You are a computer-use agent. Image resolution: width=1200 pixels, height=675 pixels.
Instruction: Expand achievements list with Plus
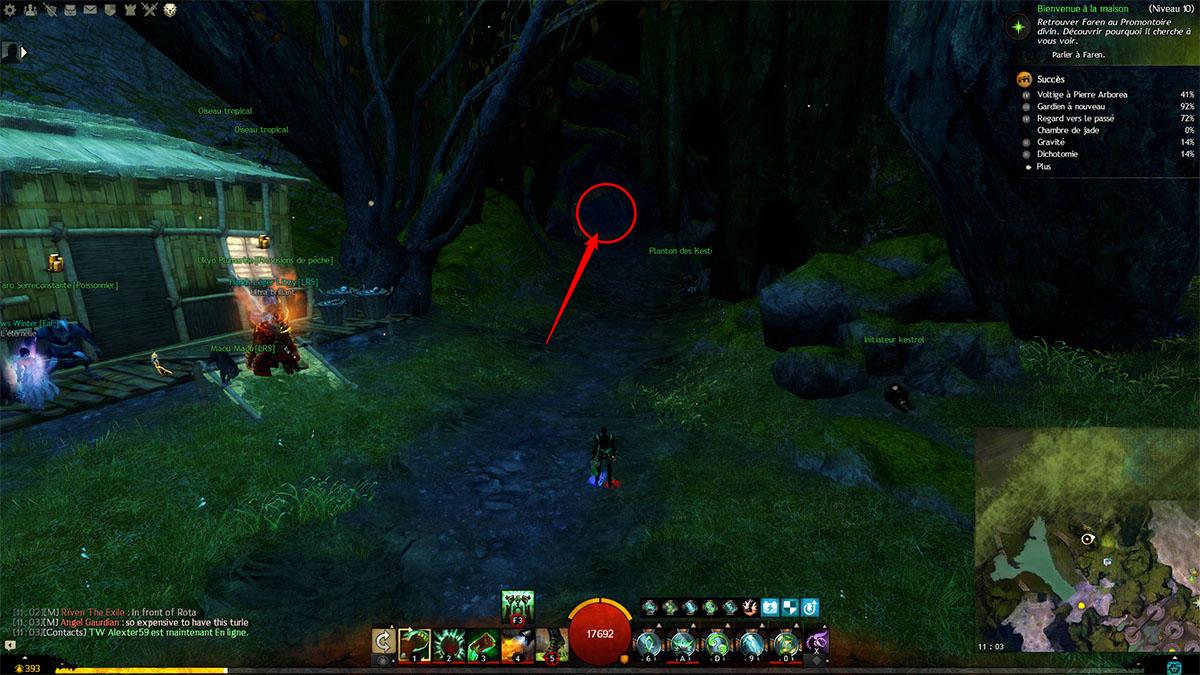pos(1044,167)
